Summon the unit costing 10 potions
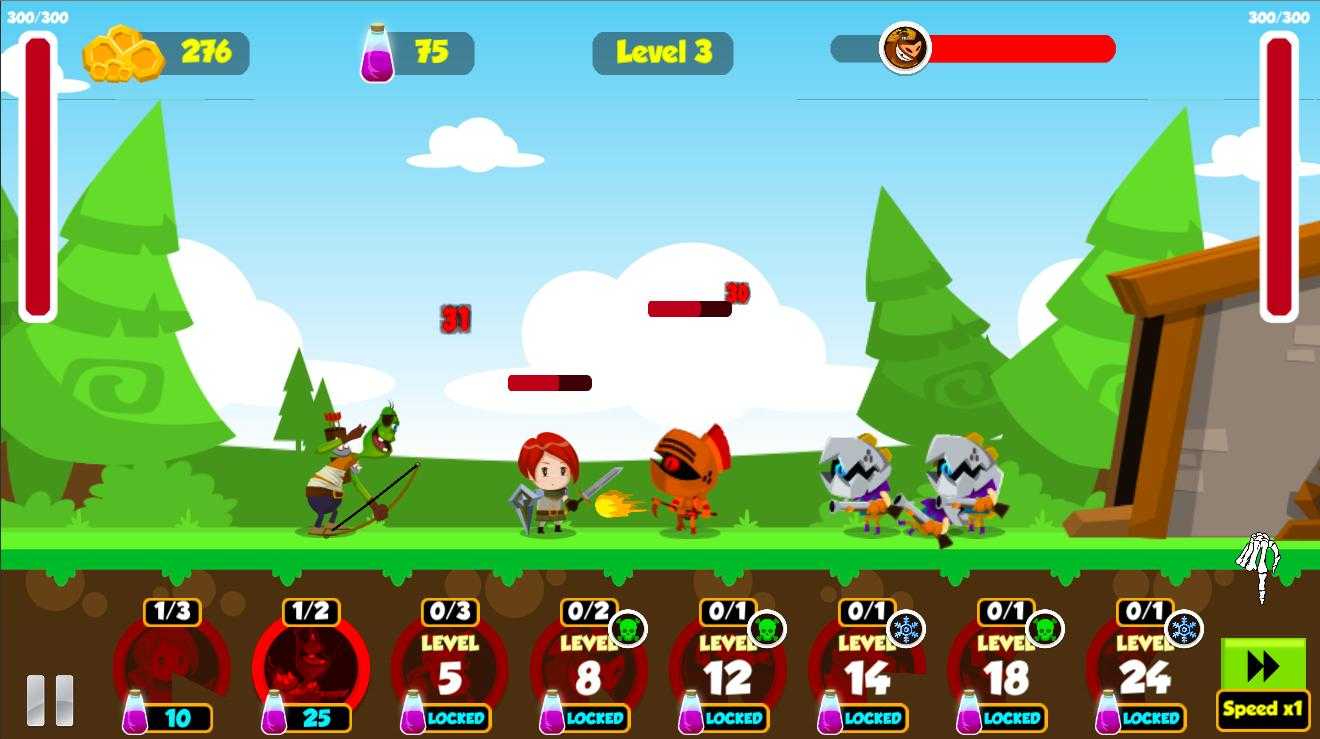The height and width of the screenshot is (739, 1320). (172, 667)
